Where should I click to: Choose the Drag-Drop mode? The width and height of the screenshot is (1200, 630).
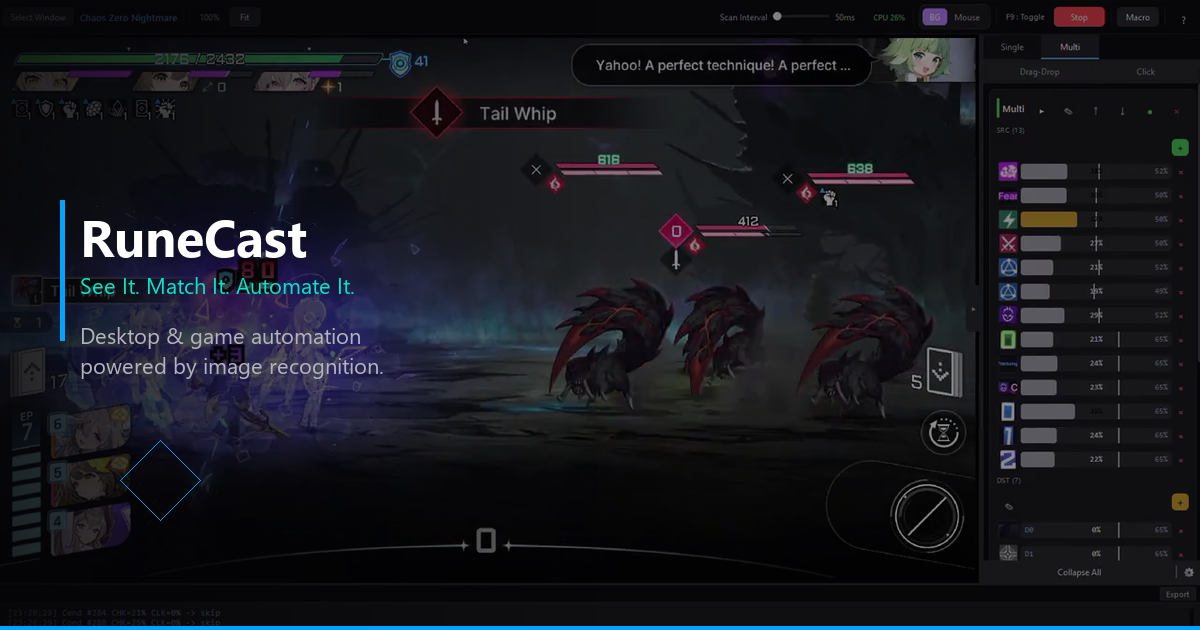click(x=1039, y=72)
